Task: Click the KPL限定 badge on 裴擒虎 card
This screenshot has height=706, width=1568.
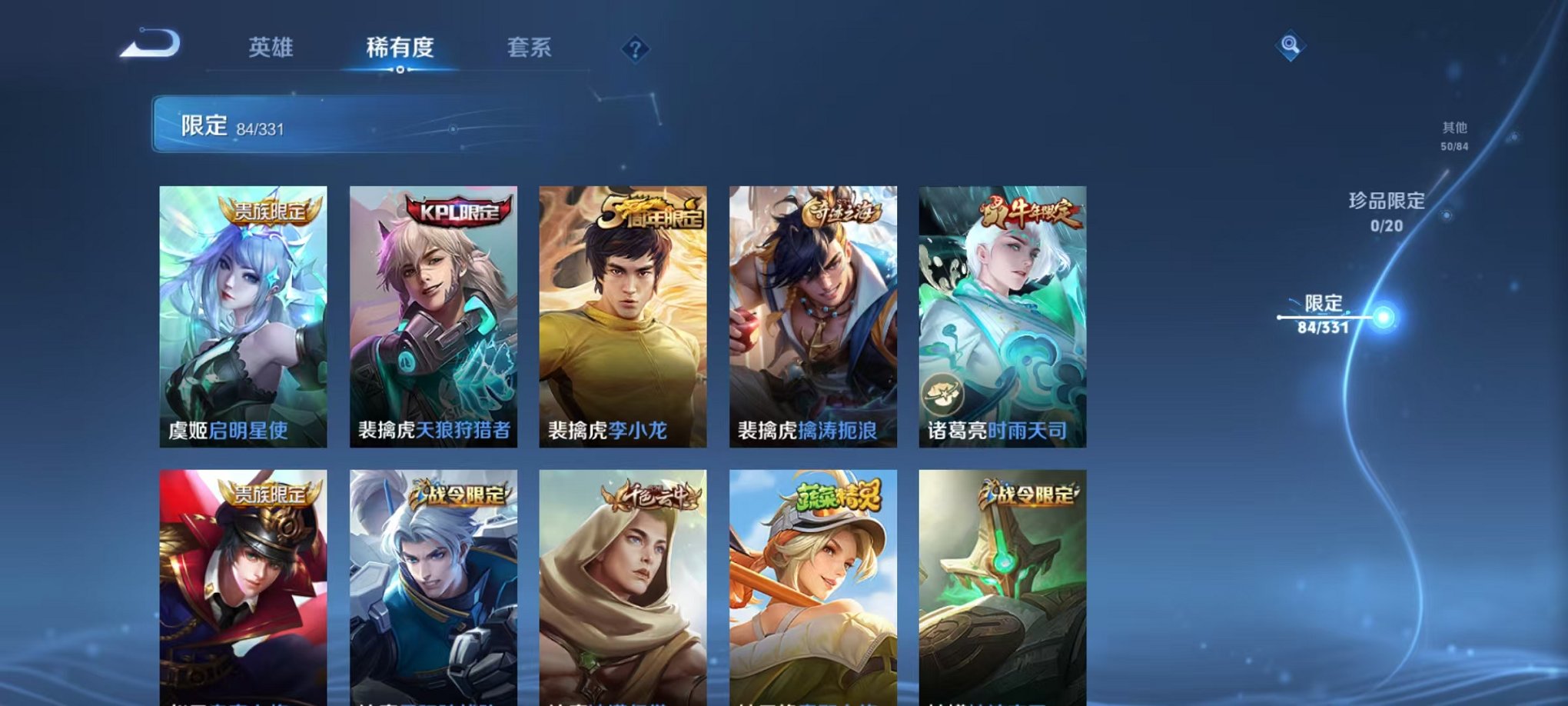Action: (455, 208)
